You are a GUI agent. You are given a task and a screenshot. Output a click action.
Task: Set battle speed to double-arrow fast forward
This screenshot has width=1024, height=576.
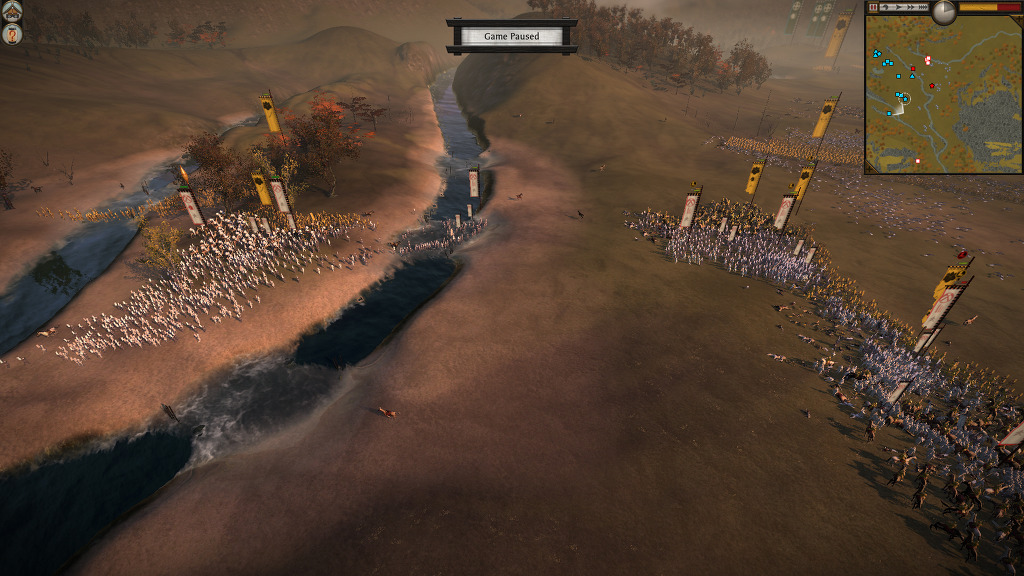pyautogui.click(x=911, y=7)
